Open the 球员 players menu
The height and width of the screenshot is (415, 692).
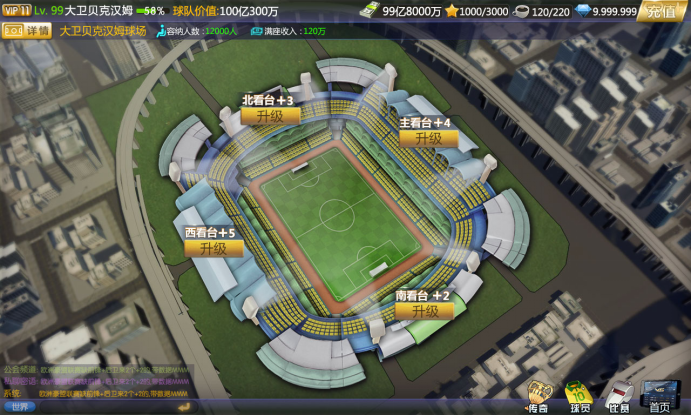click(x=579, y=396)
